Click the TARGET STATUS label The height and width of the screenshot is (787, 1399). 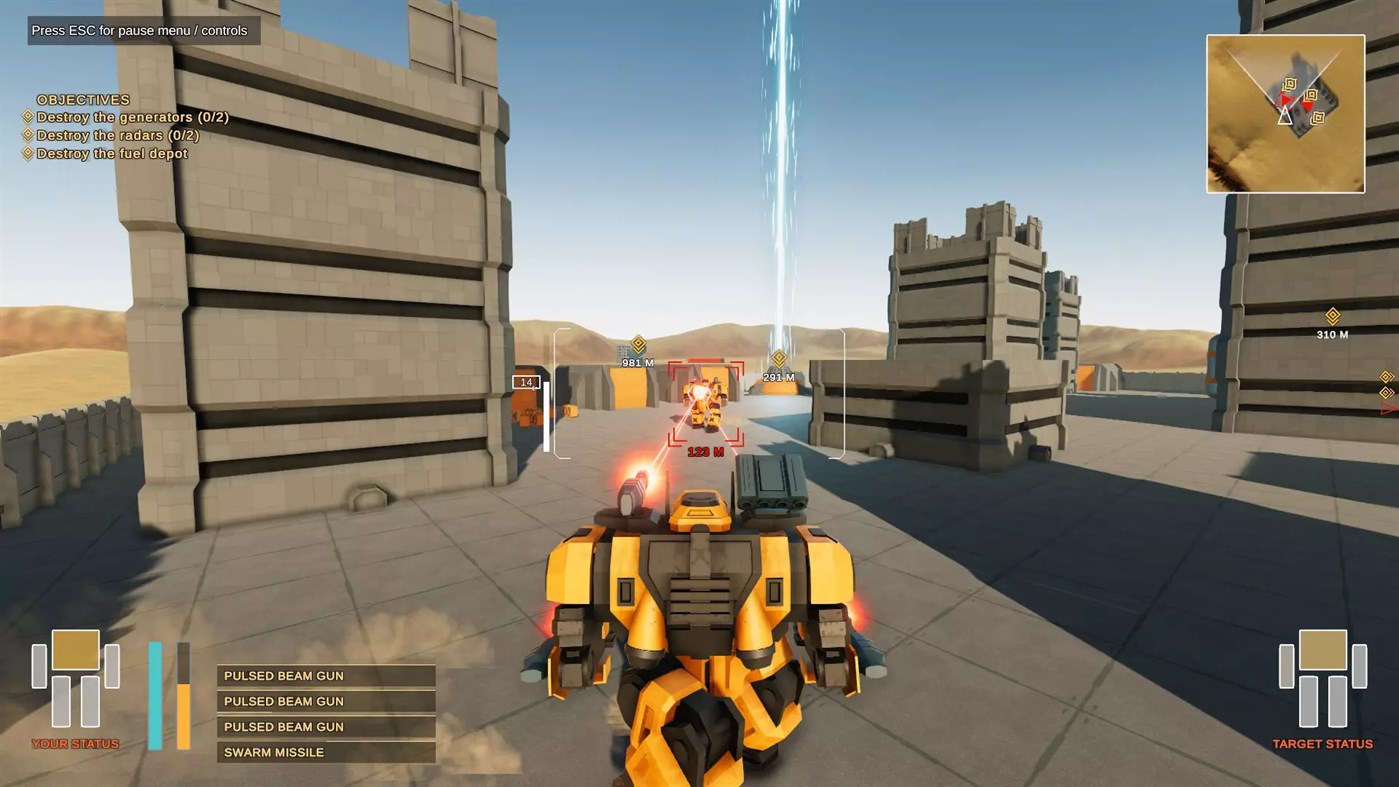(1321, 744)
